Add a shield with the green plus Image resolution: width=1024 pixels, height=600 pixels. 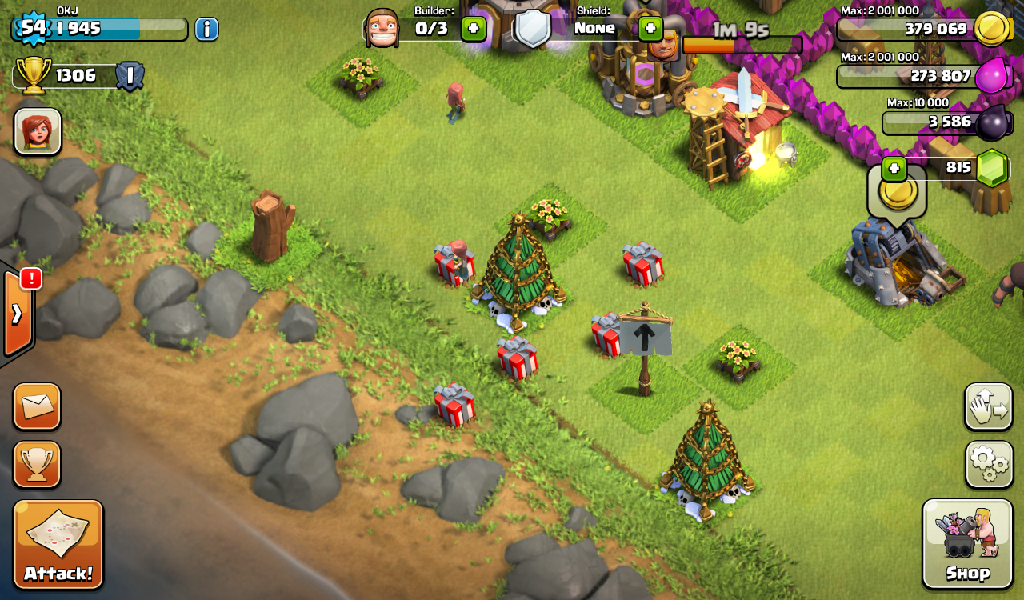[651, 28]
